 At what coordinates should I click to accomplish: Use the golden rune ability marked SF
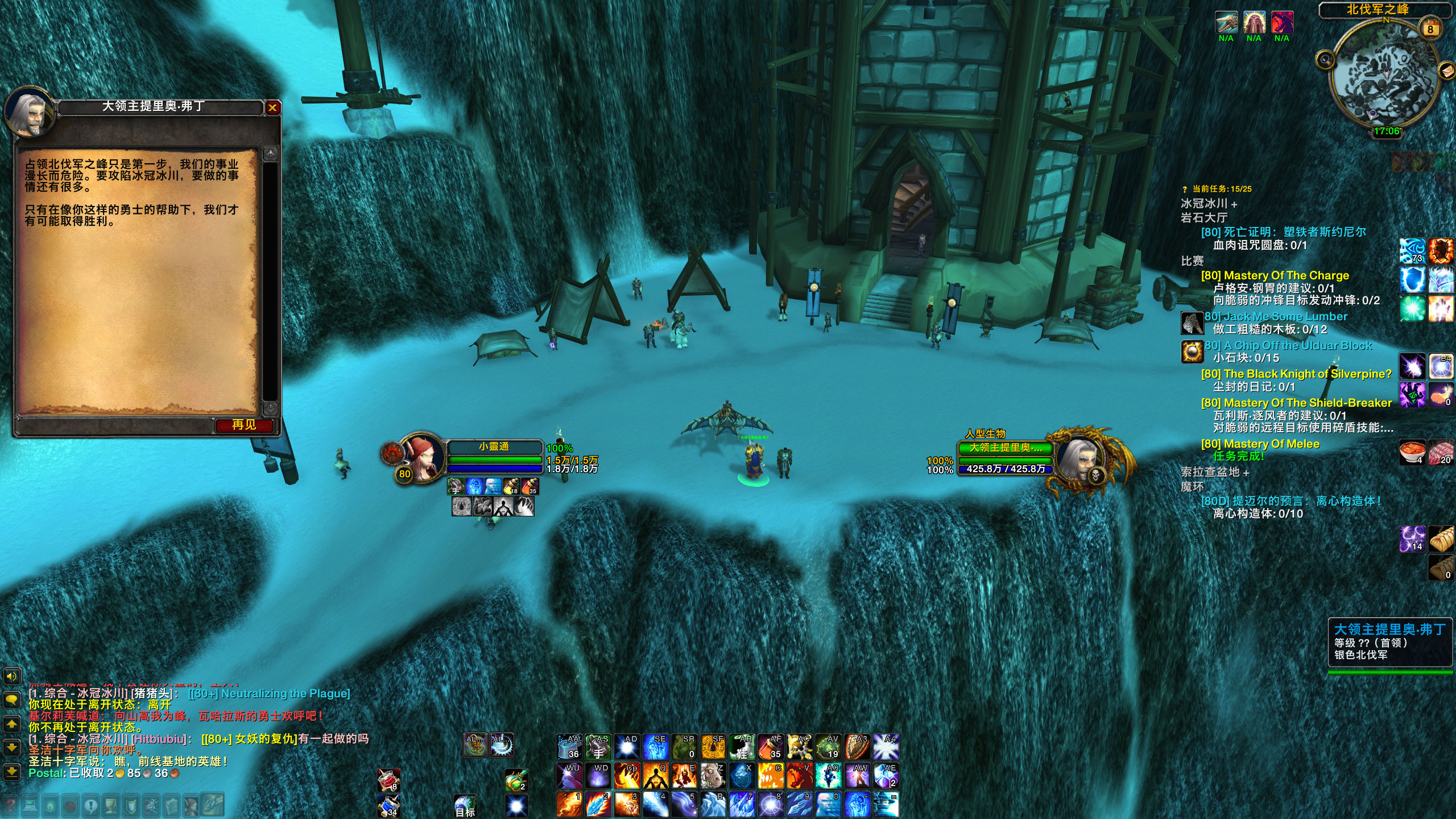(713, 747)
